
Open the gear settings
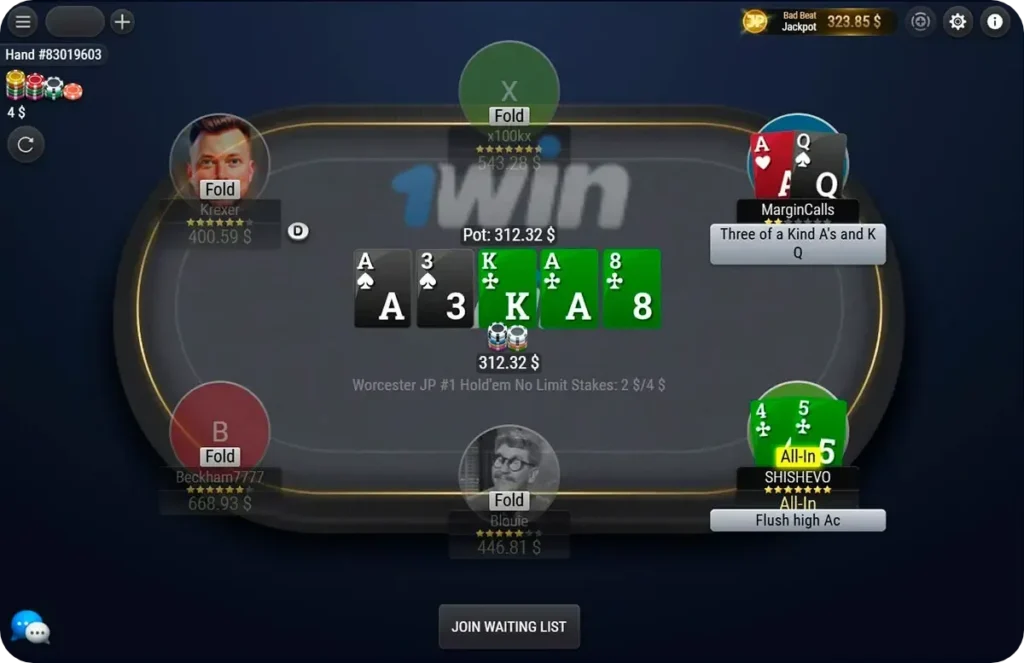(x=958, y=21)
